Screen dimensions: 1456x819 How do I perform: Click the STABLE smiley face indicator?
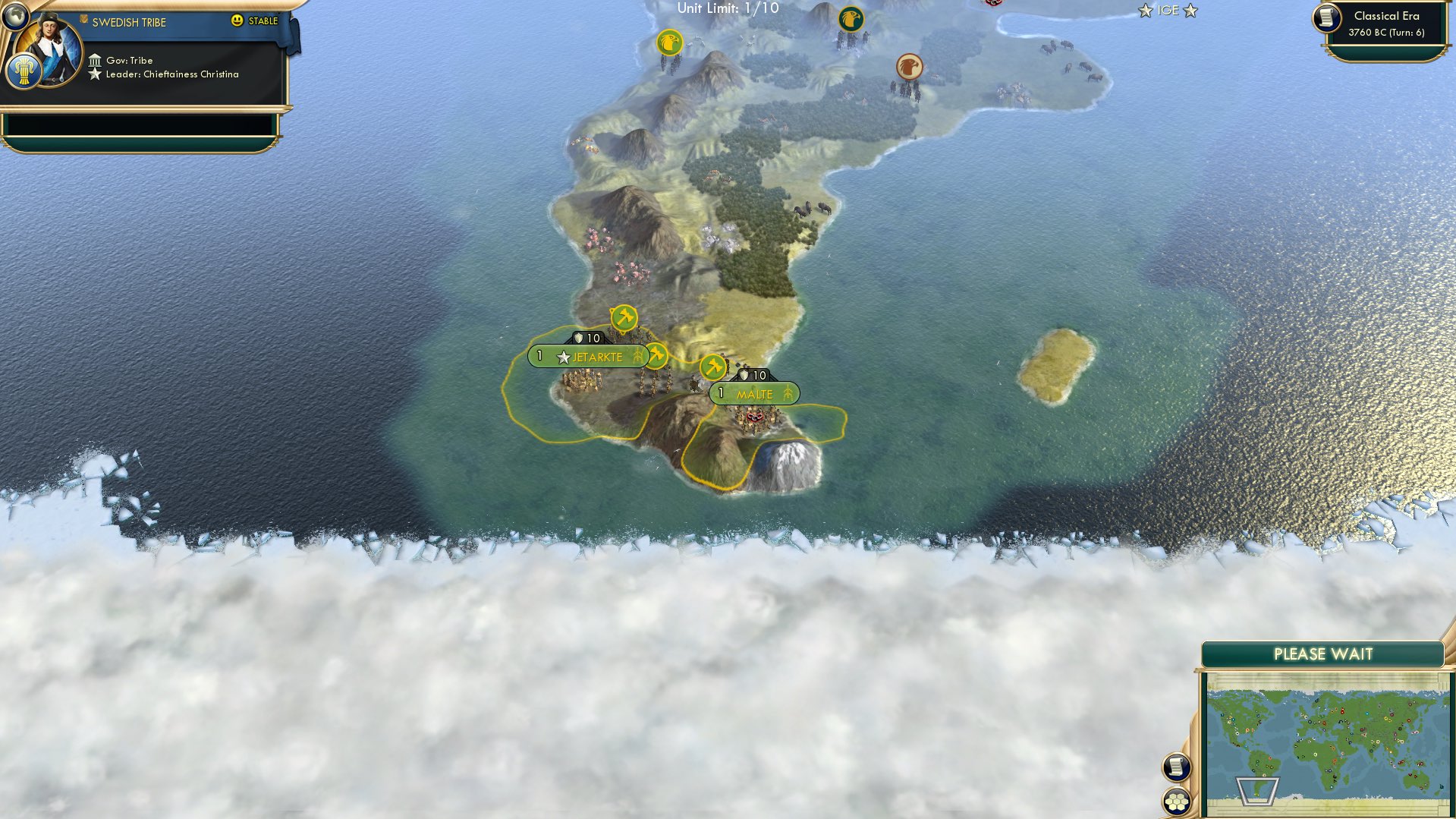[x=238, y=21]
